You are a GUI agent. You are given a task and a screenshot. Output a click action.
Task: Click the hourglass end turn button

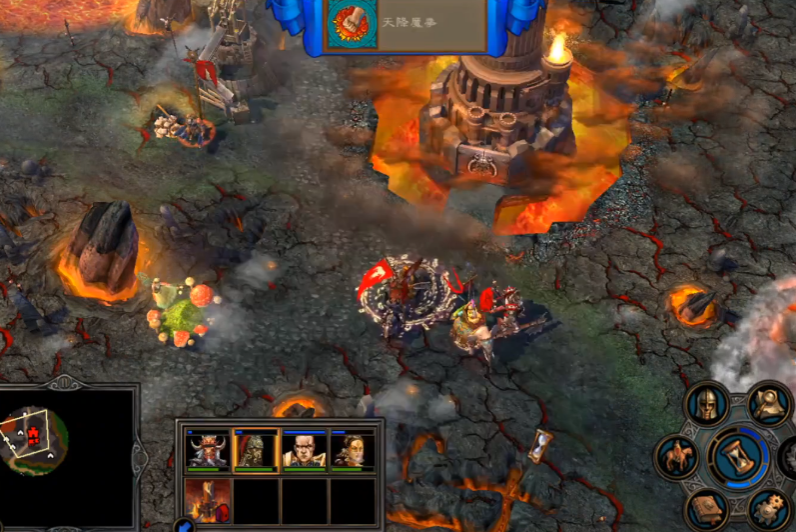(x=739, y=456)
